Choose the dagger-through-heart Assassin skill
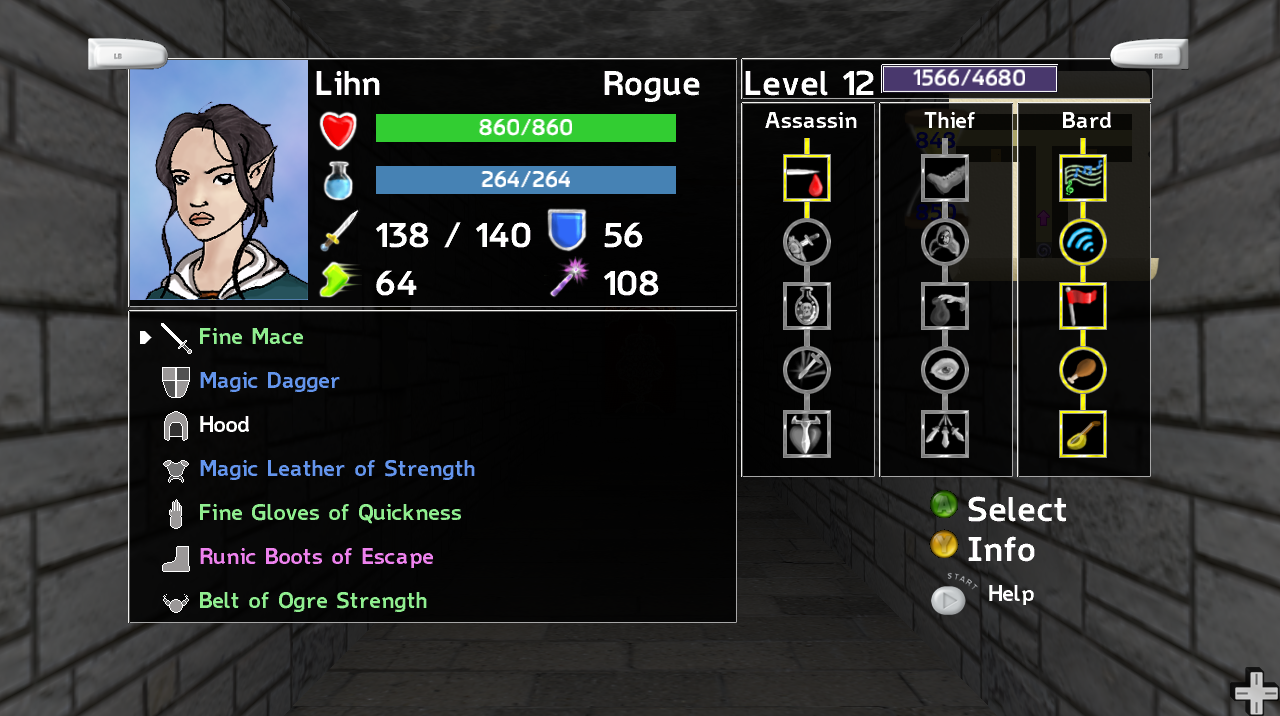1280x716 pixels. pyautogui.click(x=807, y=434)
